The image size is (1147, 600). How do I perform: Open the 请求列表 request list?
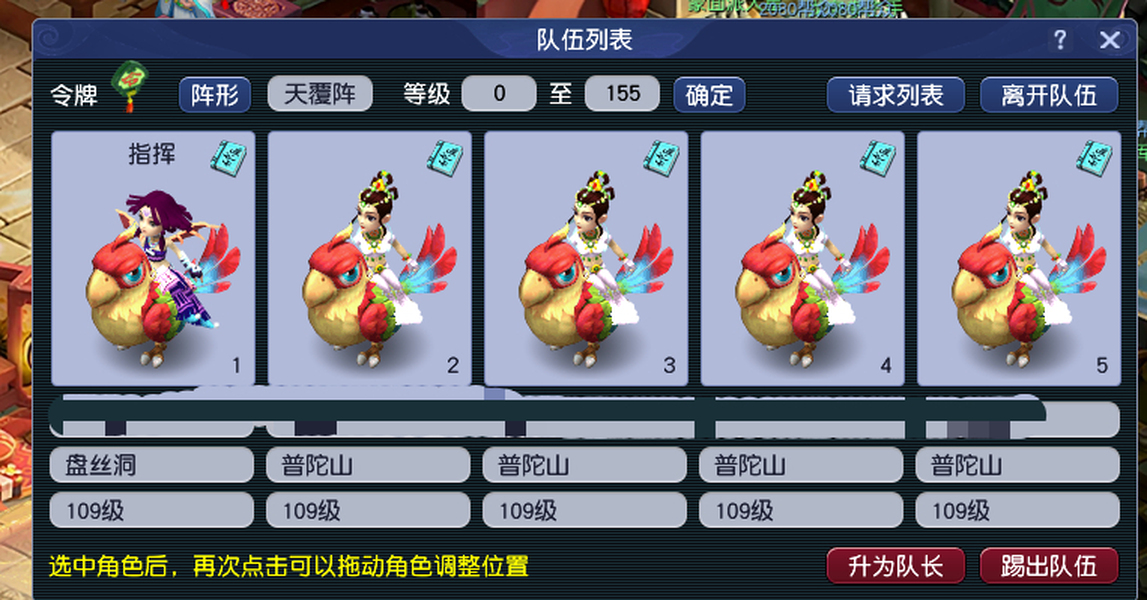[896, 95]
